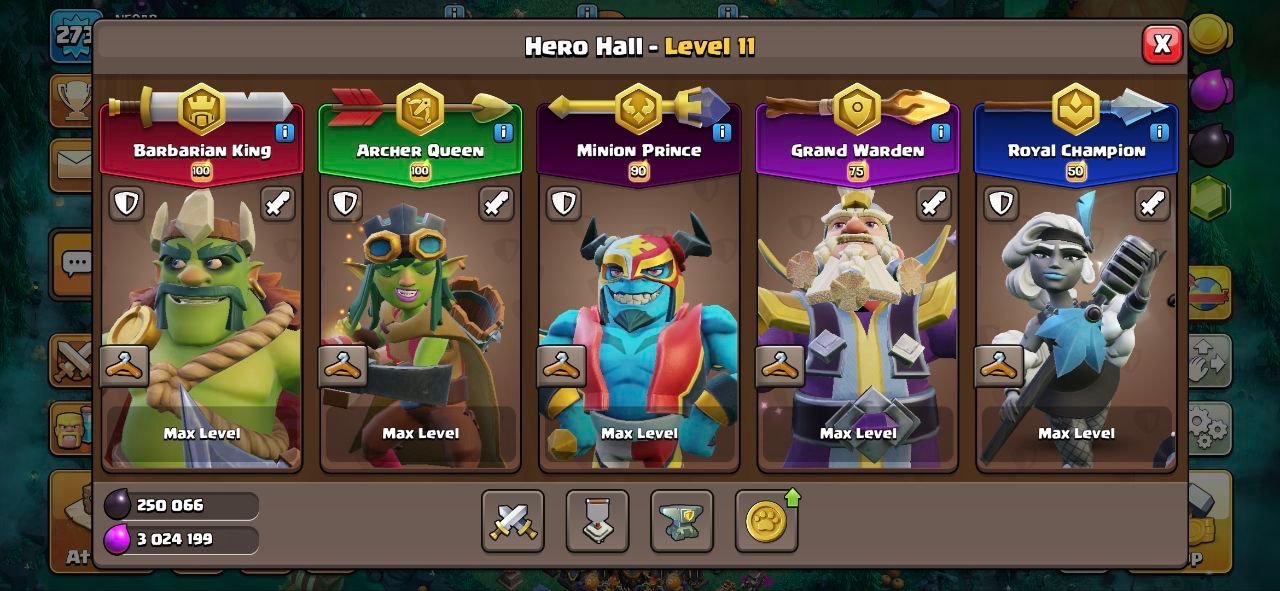Open Barbarian King info
The image size is (1280, 591).
coord(285,131)
